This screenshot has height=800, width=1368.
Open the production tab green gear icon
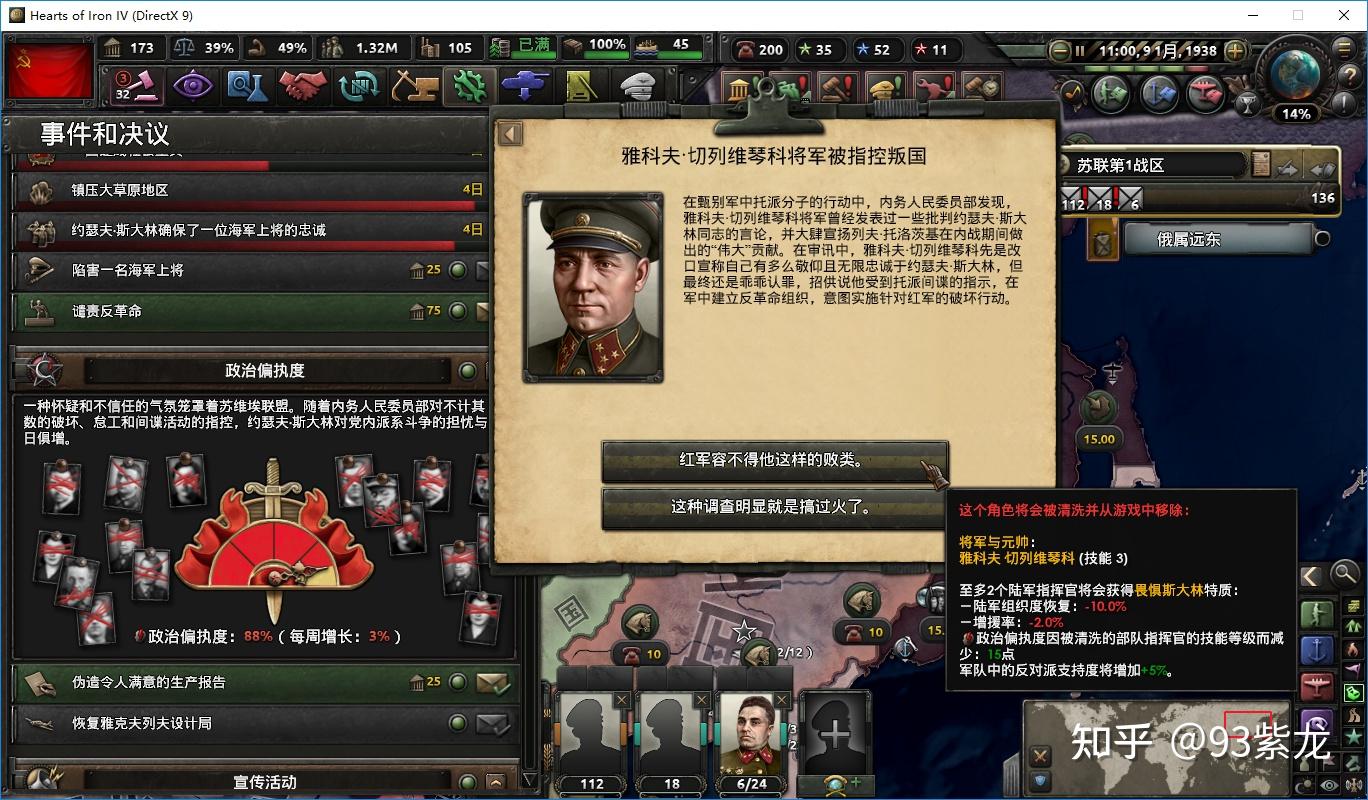470,85
